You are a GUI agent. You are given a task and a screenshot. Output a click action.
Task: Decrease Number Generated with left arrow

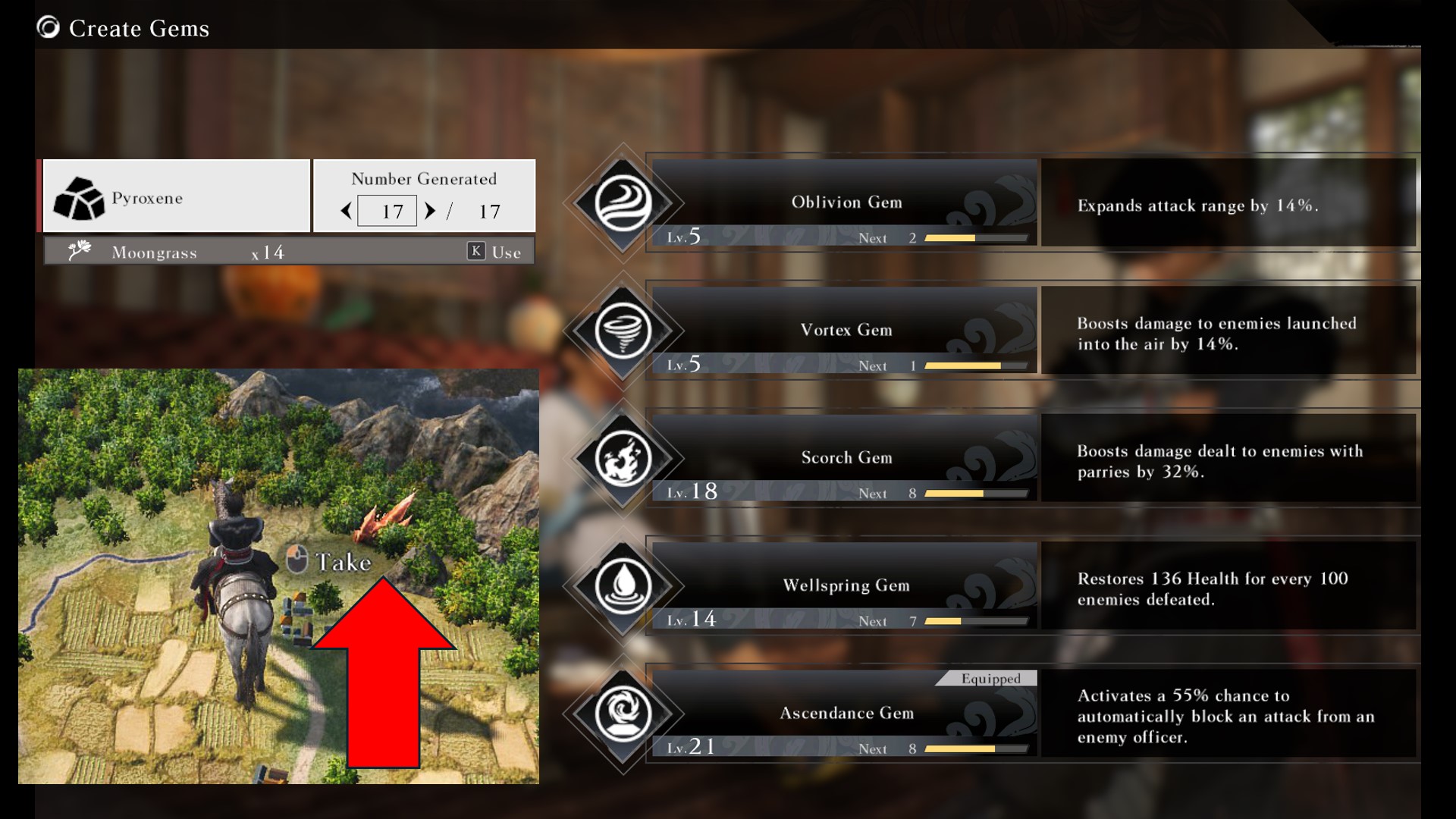(x=347, y=211)
